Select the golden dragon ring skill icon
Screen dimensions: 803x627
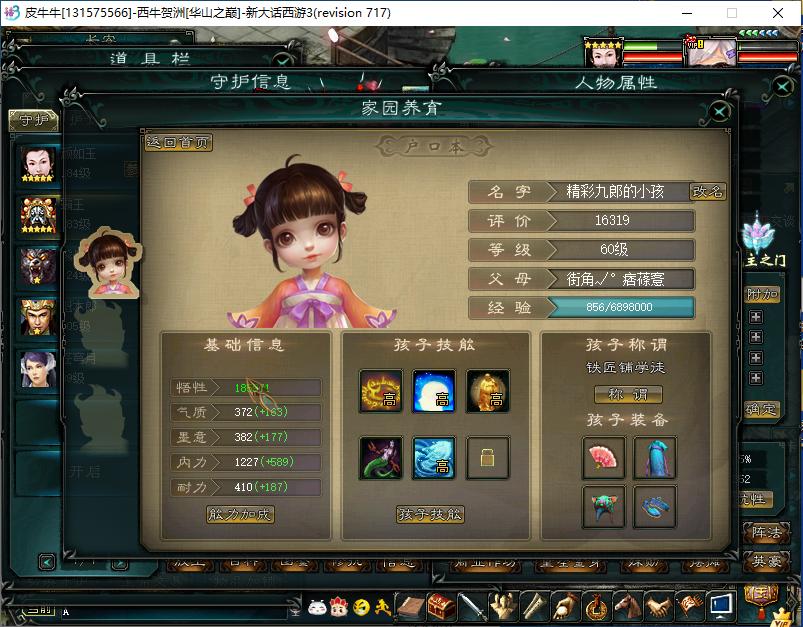tap(381, 391)
